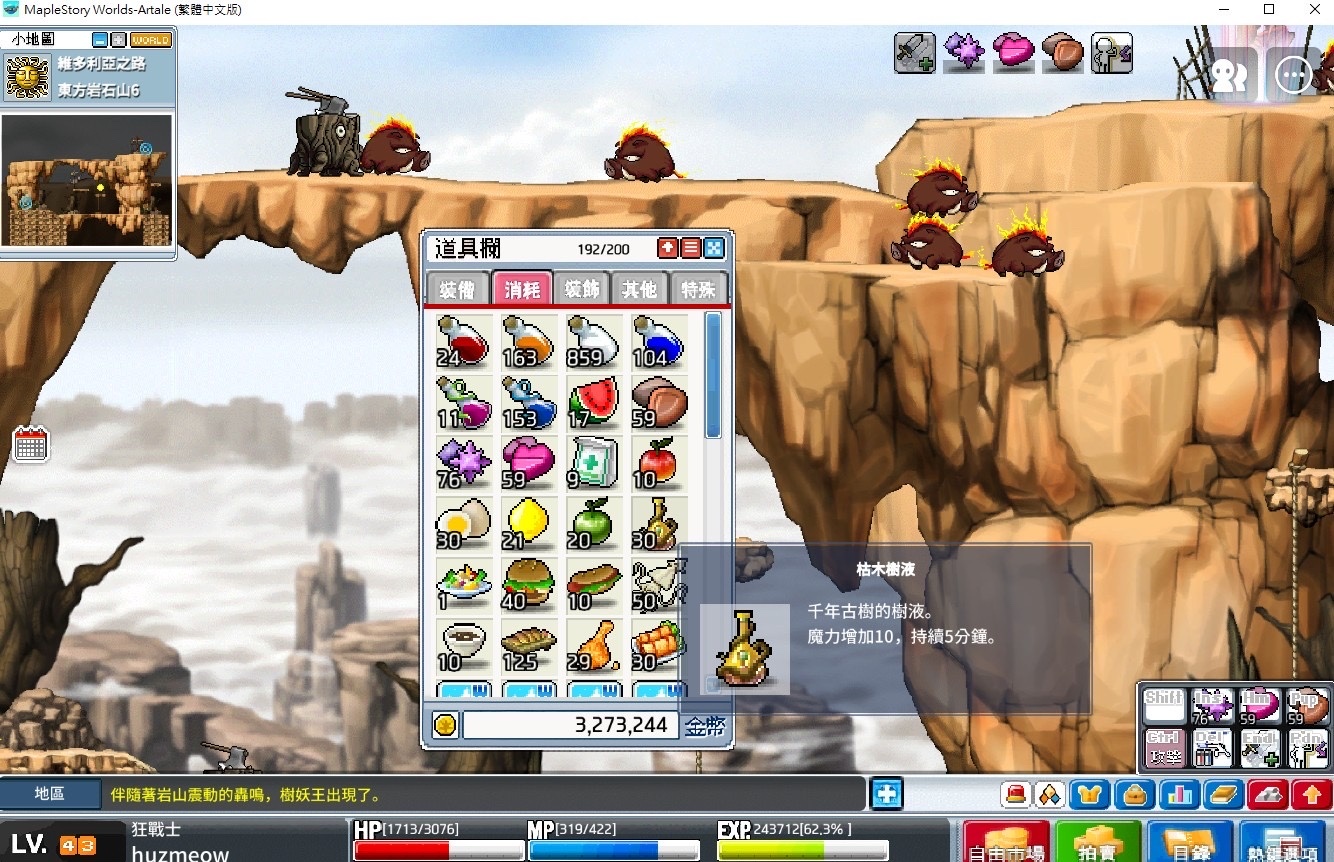1334x862 pixels.
Task: Open the WORLD map from minimap
Action: [x=151, y=40]
